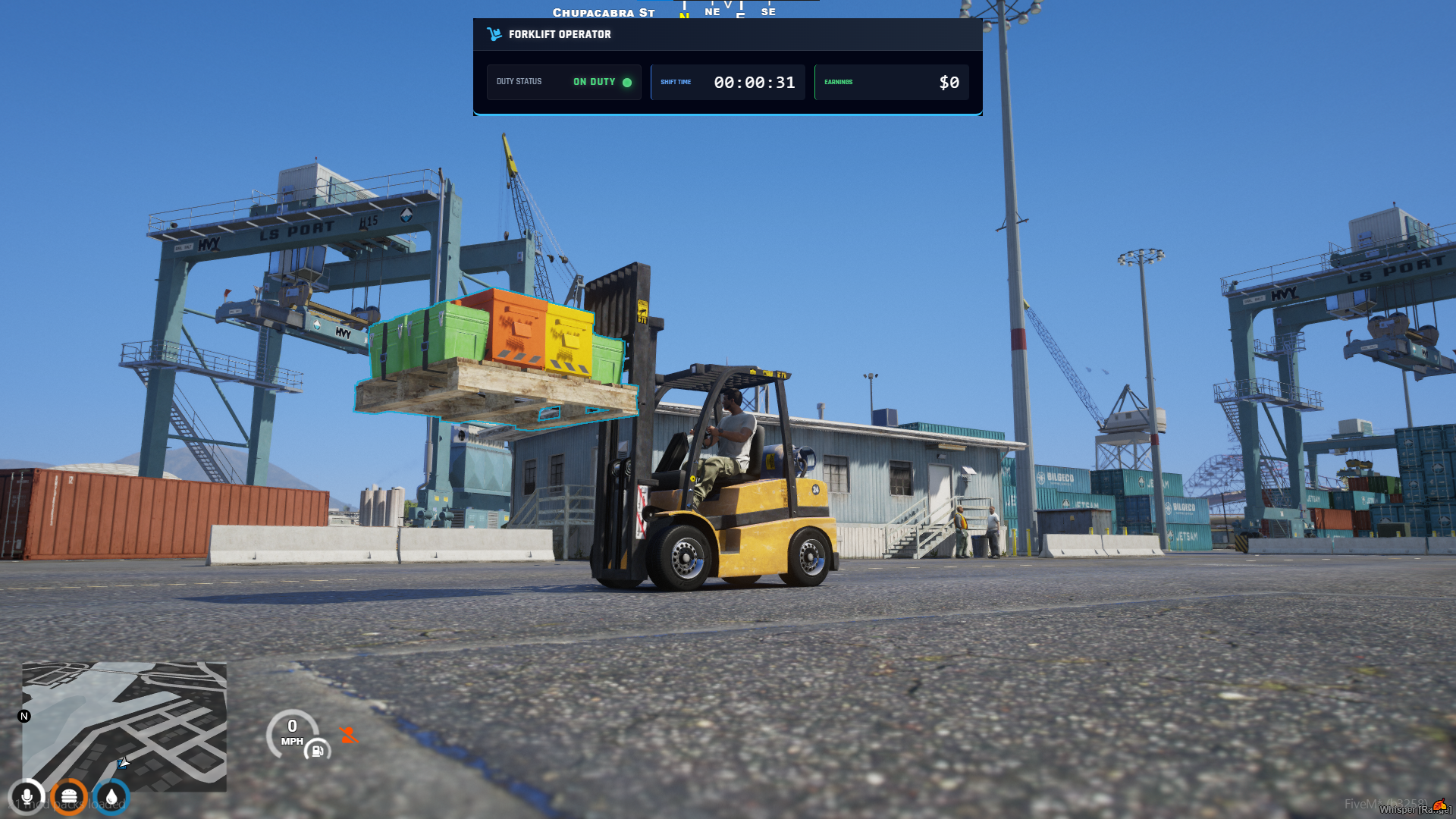1456x819 pixels.
Task: Open the minimap
Action: 124,726
